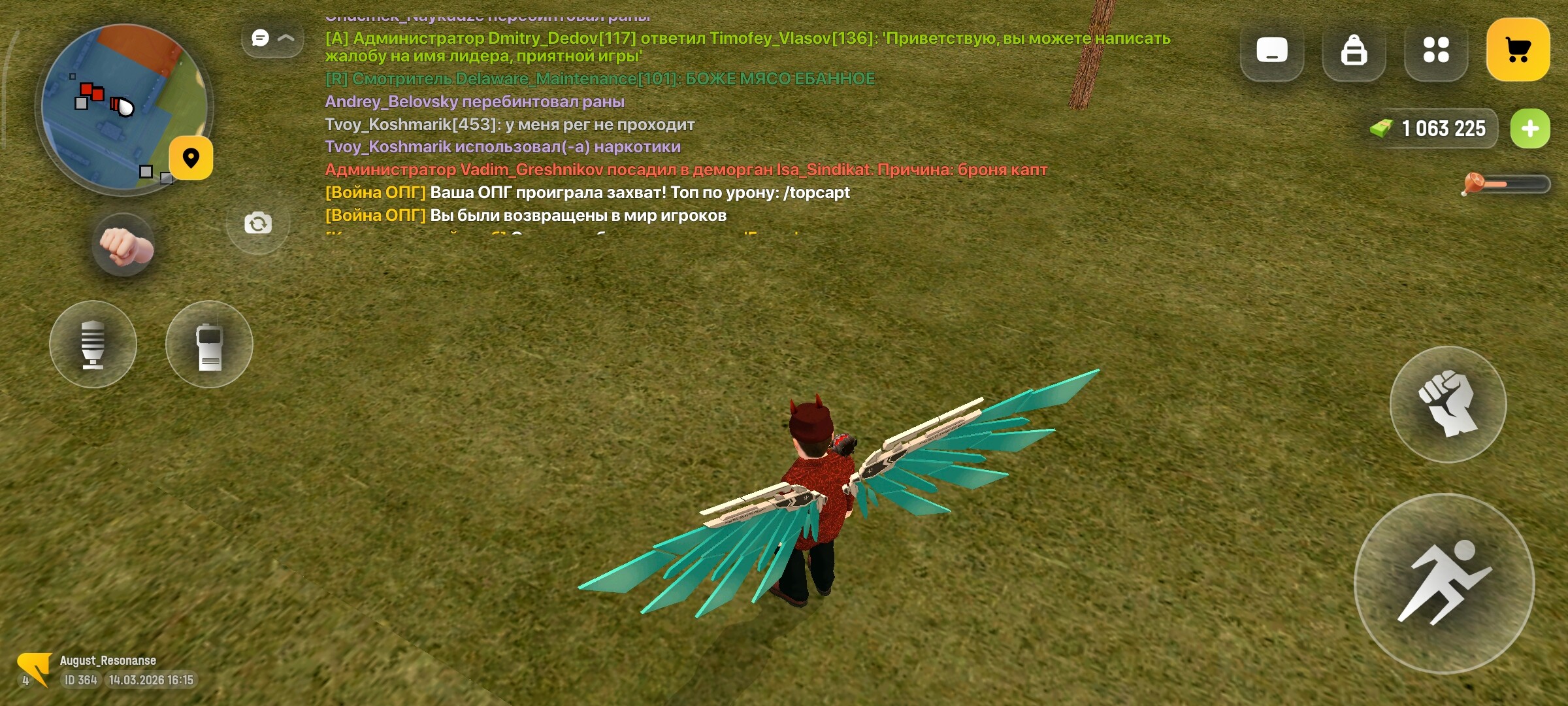Toggle the walkie-talkie radio

(x=209, y=345)
